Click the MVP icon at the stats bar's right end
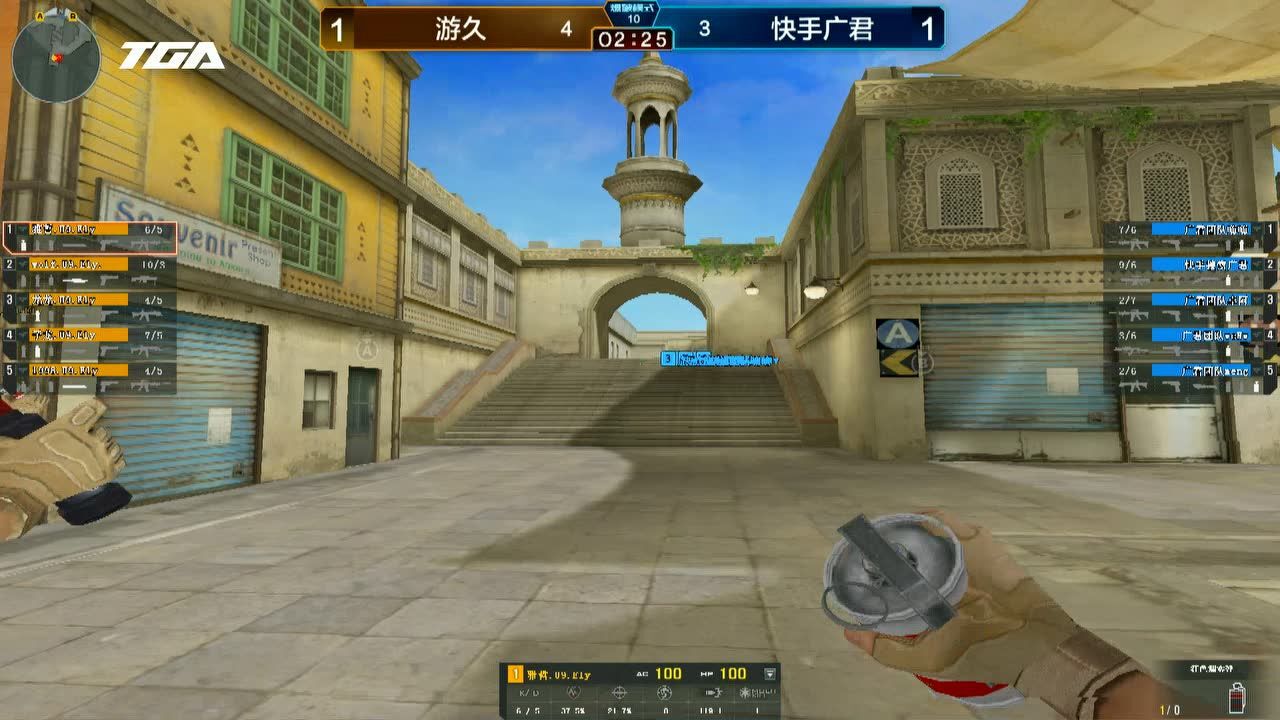Viewport: 1280px width, 720px height. pos(756,692)
